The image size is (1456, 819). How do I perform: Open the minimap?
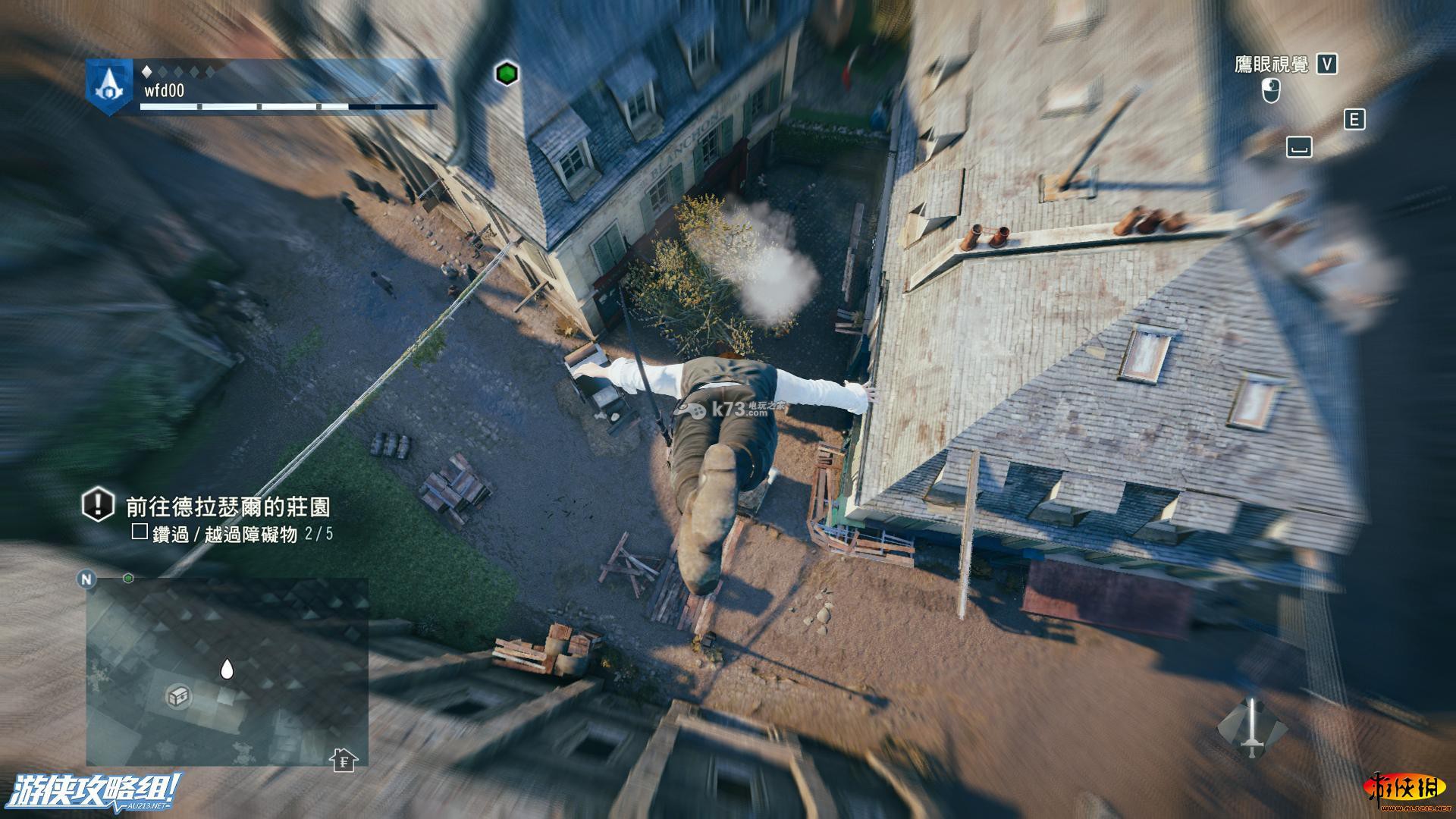227,672
